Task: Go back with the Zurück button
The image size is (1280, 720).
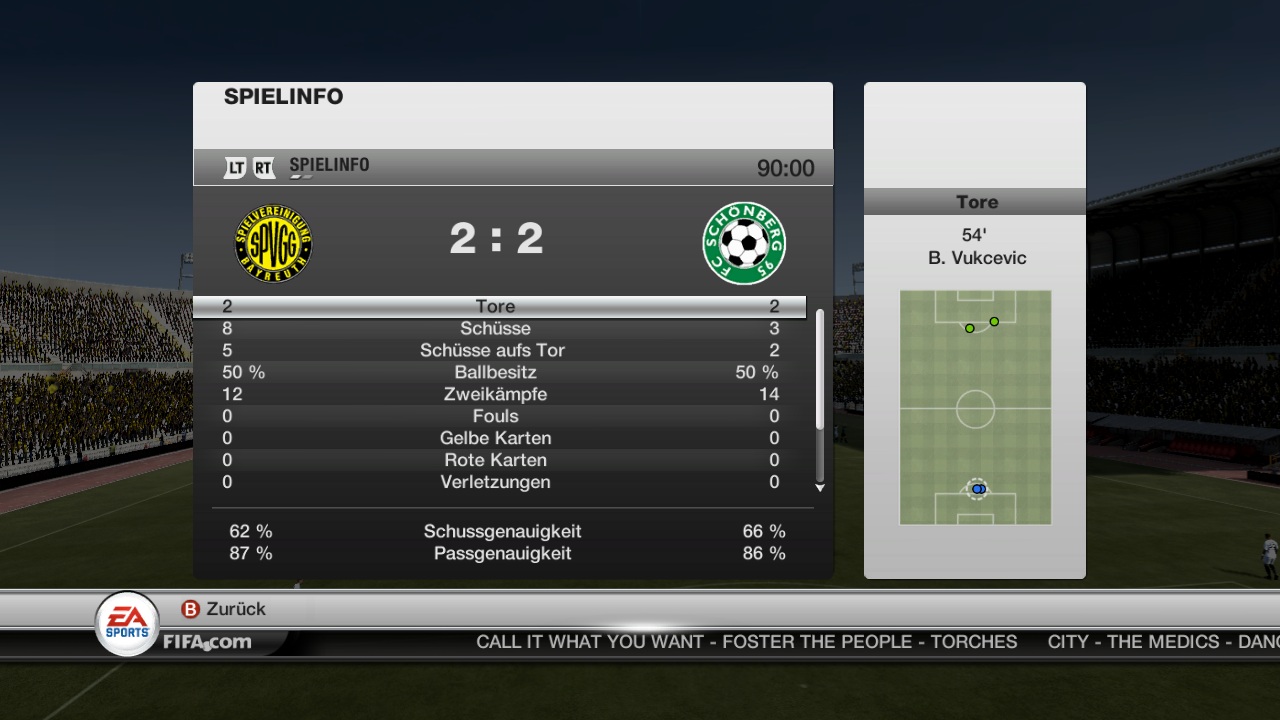Action: click(224, 609)
